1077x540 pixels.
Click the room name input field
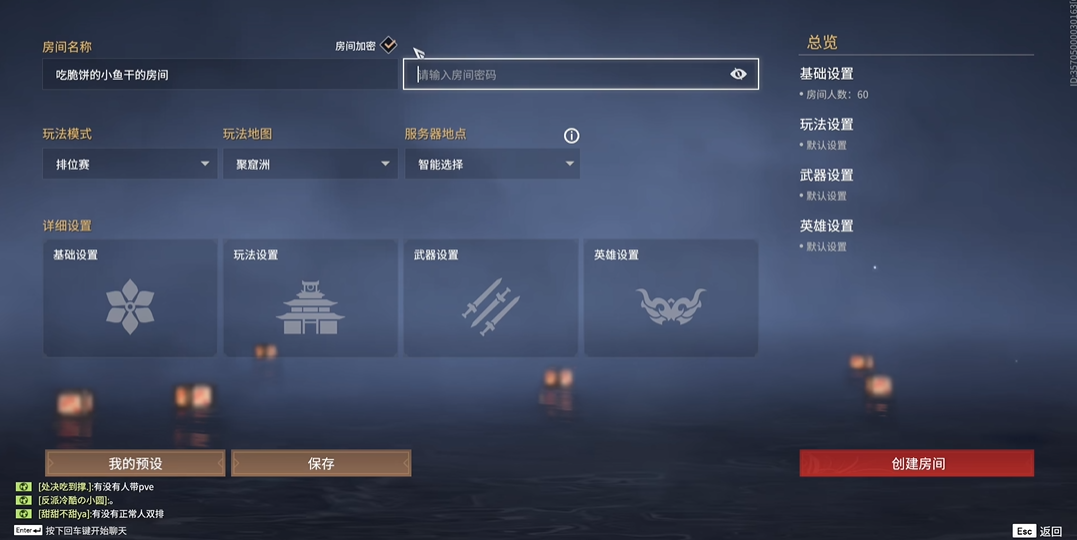218,75
